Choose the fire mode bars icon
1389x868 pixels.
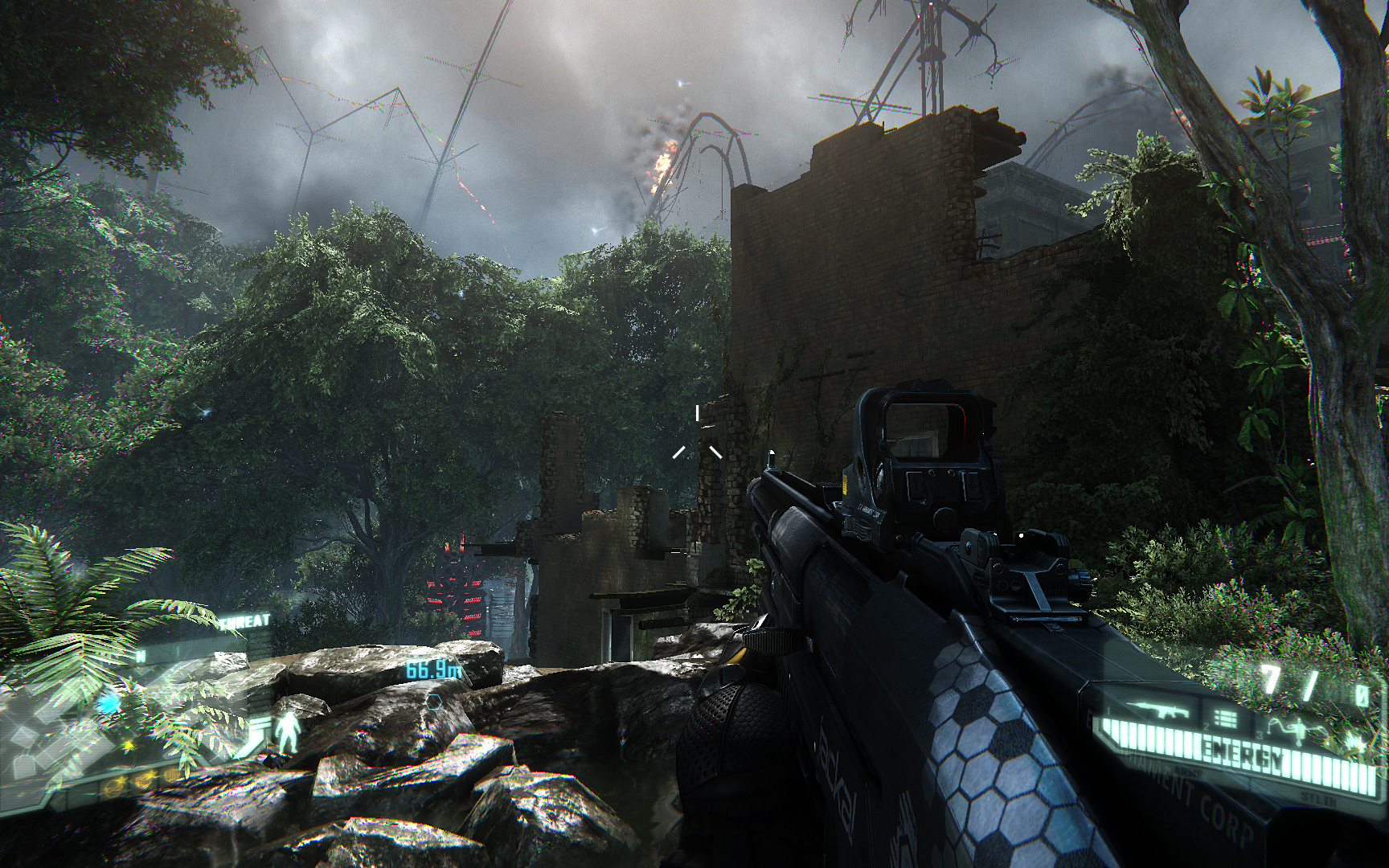[x=1227, y=718]
